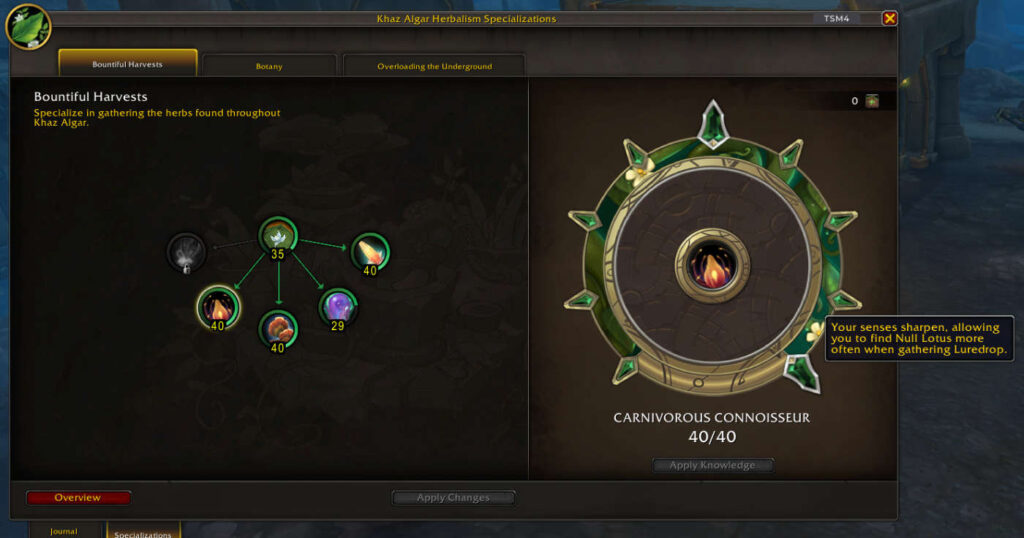
Task: Open the Journal tab
Action: tap(64, 530)
